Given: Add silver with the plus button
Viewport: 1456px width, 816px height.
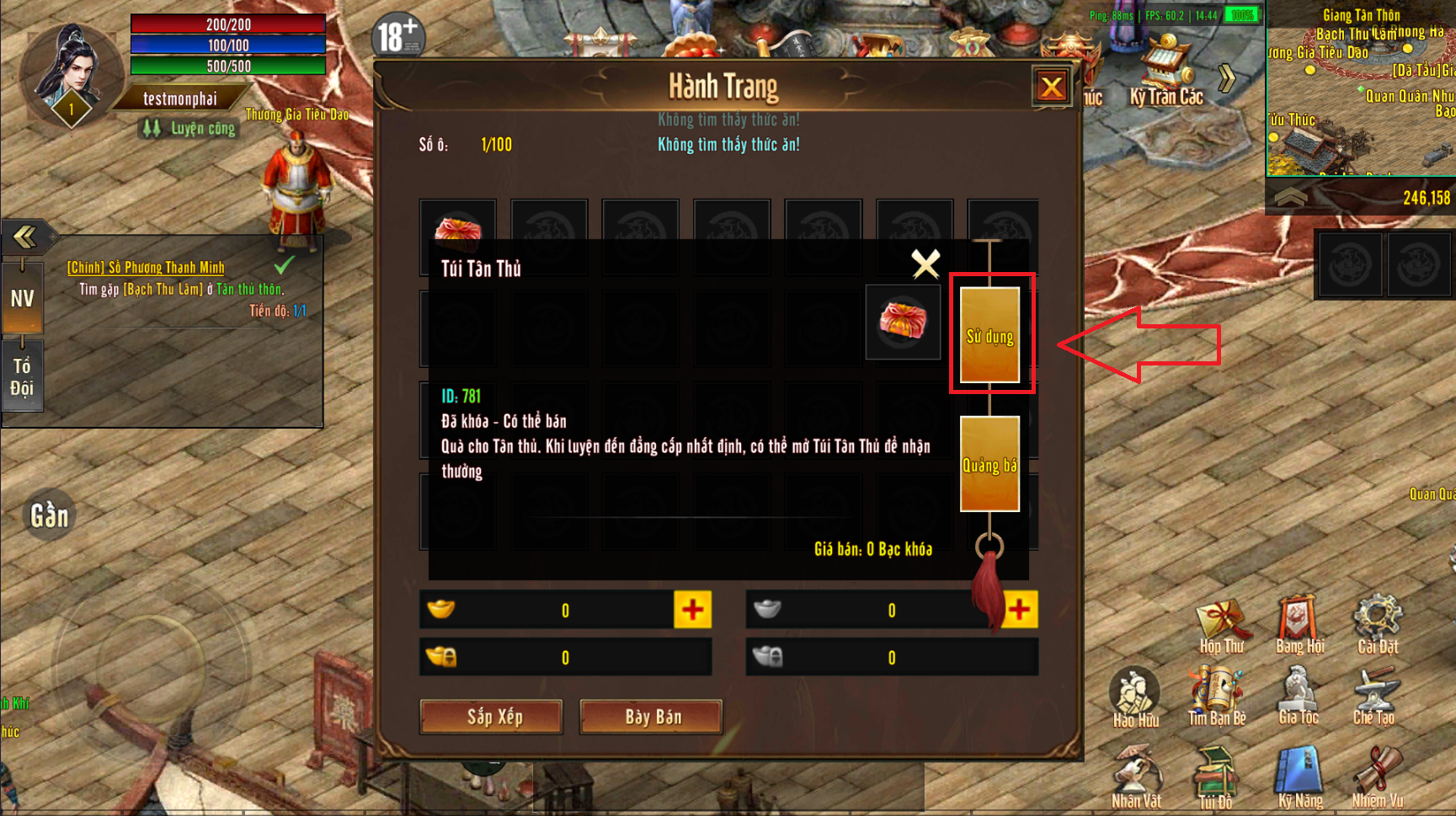Looking at the screenshot, I should [x=1020, y=610].
